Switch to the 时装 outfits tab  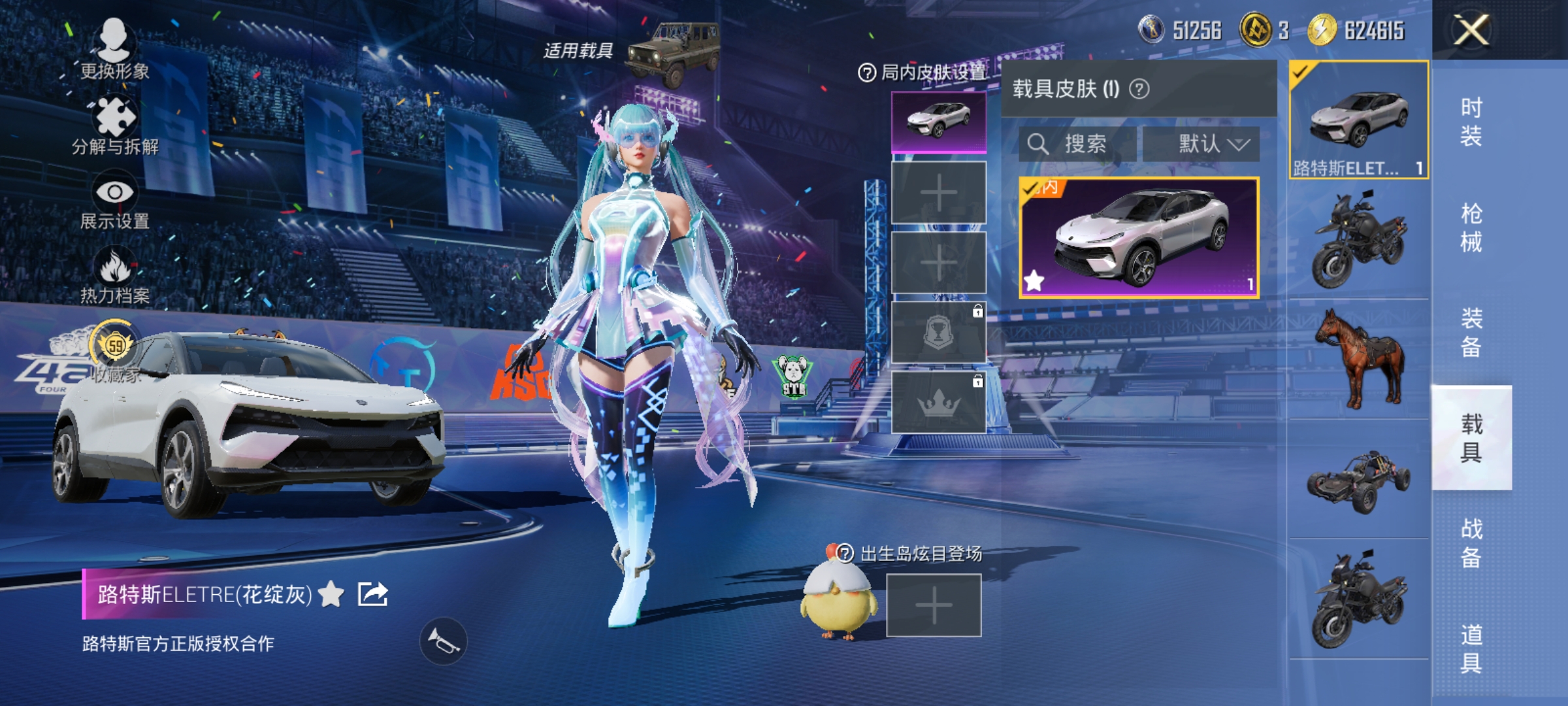click(x=1471, y=122)
